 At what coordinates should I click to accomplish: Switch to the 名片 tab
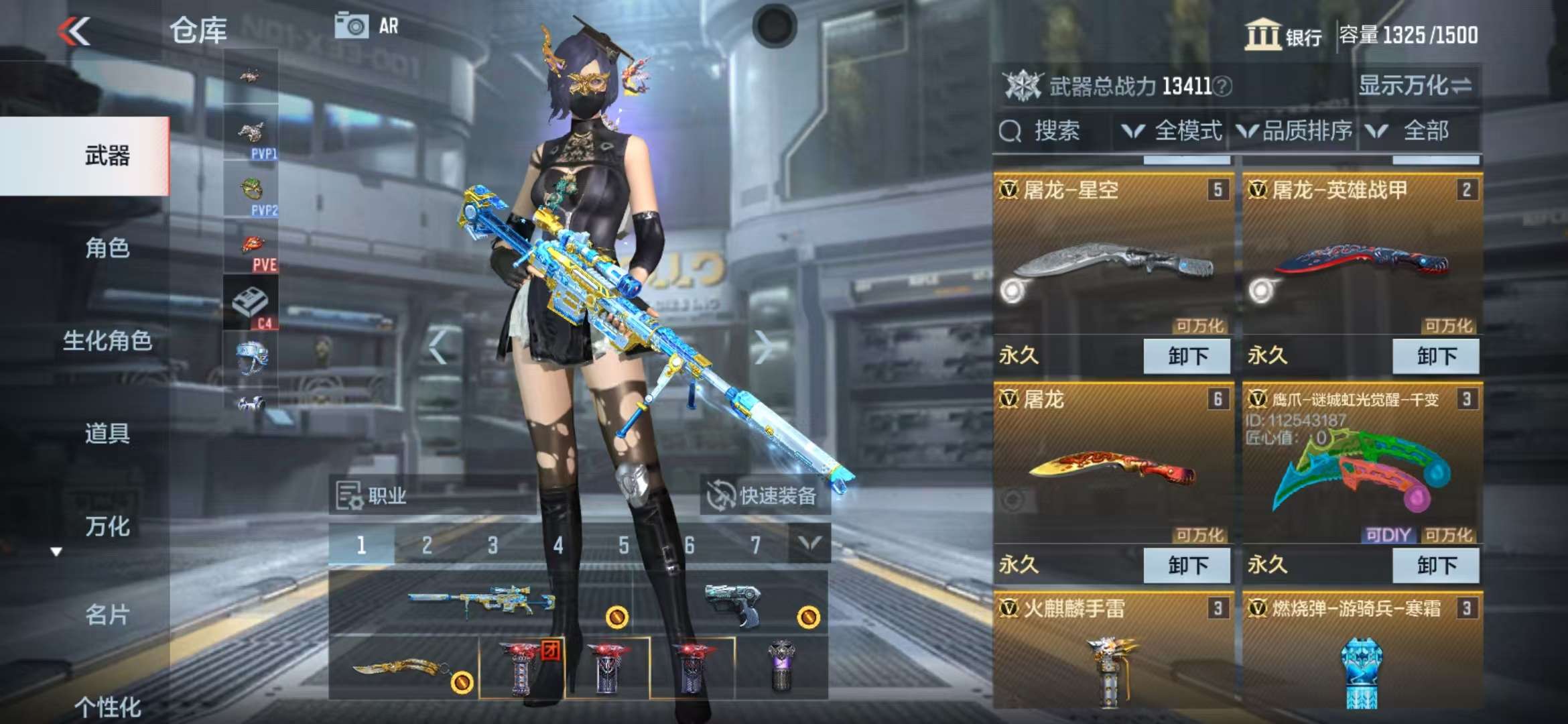point(107,614)
